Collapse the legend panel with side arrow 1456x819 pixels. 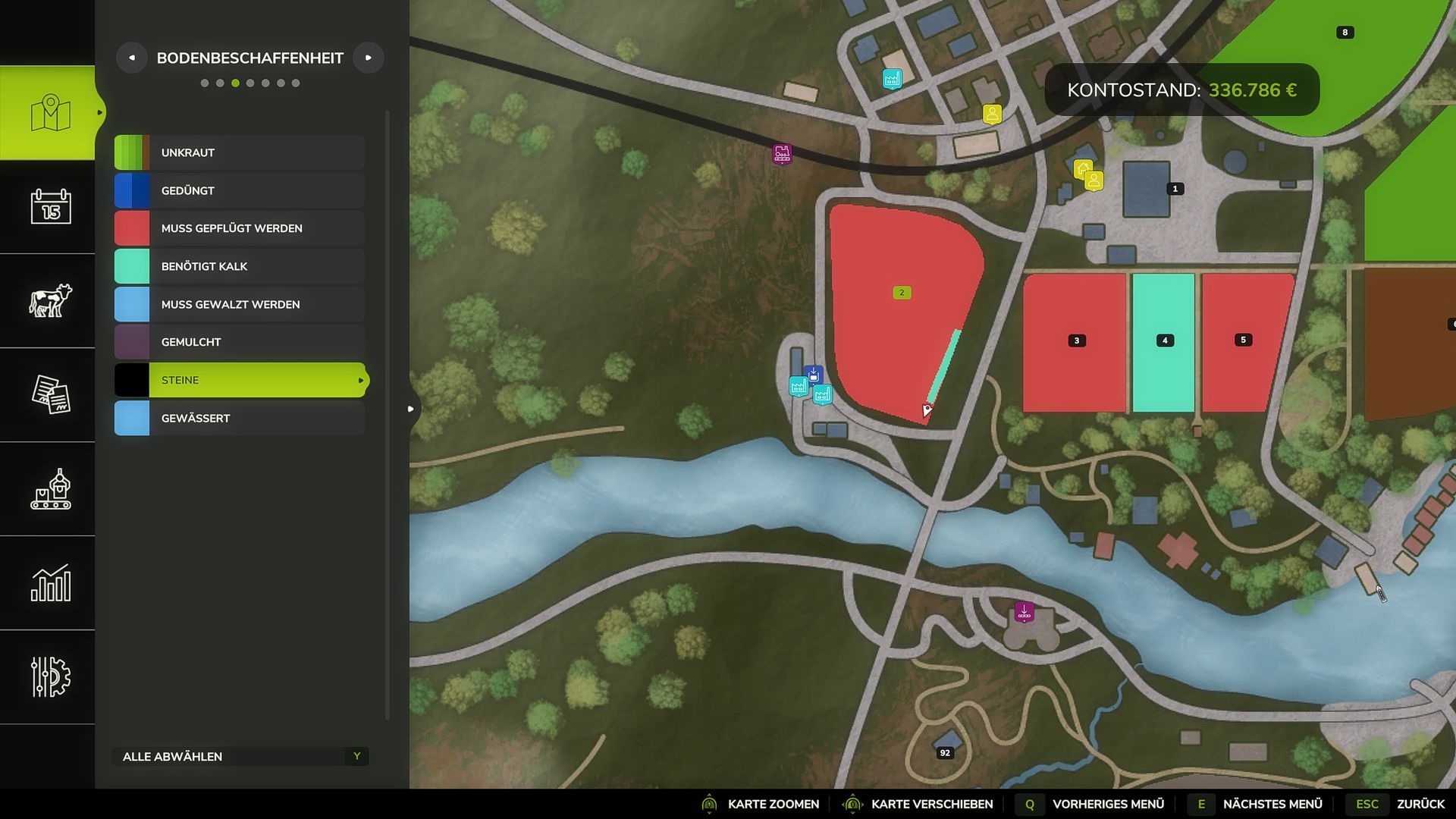410,409
